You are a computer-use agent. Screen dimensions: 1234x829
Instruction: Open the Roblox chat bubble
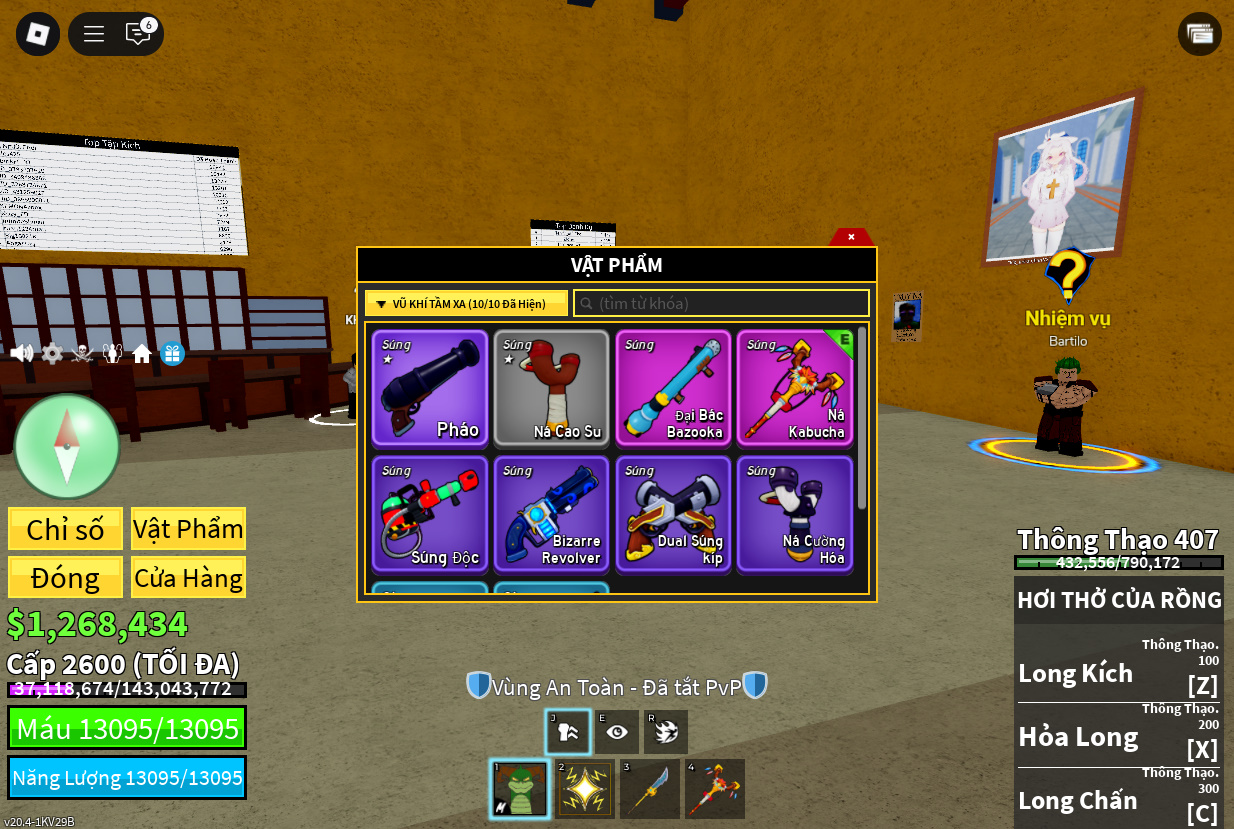pos(138,34)
